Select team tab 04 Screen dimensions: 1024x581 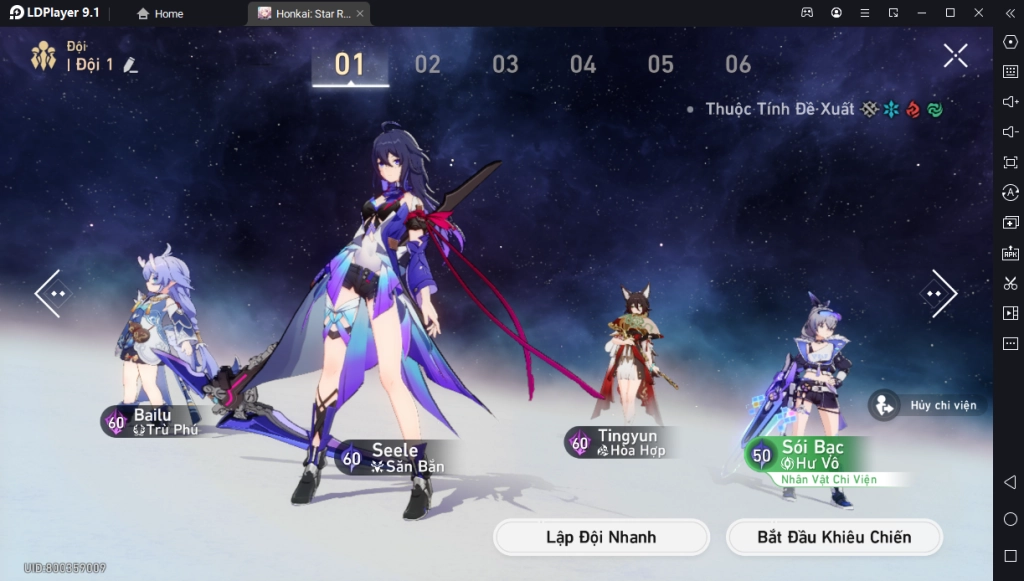point(583,65)
